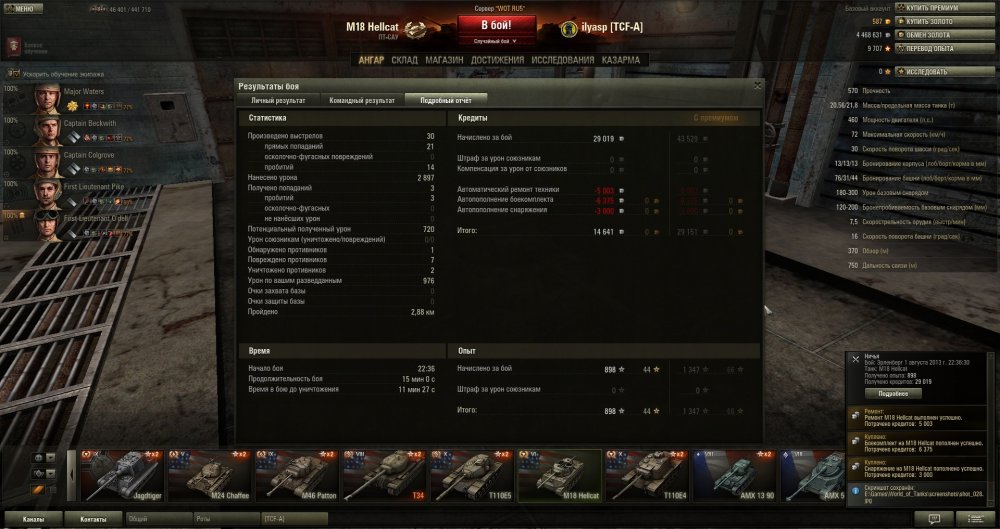Select the Jagdtiger in the tank carousel
Screen dimensions: 1000x529
point(120,475)
